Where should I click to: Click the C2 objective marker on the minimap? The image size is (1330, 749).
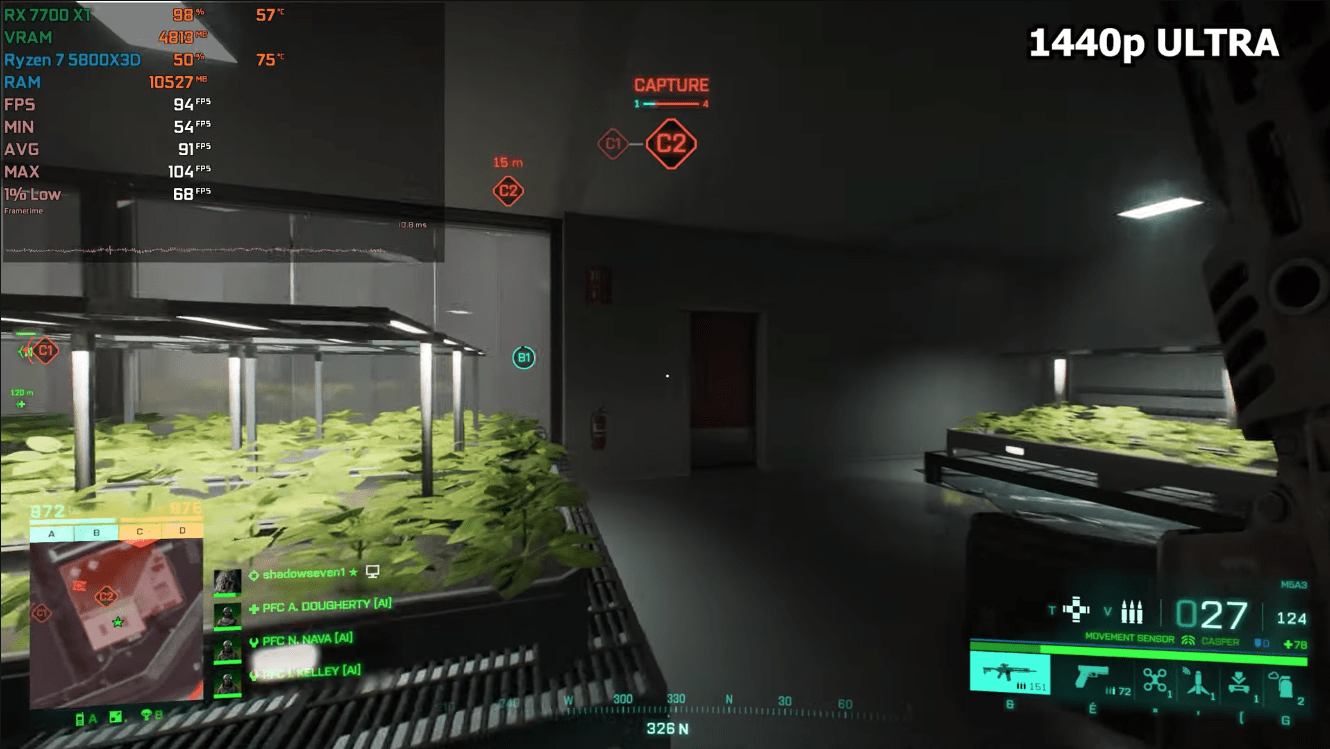(105, 597)
